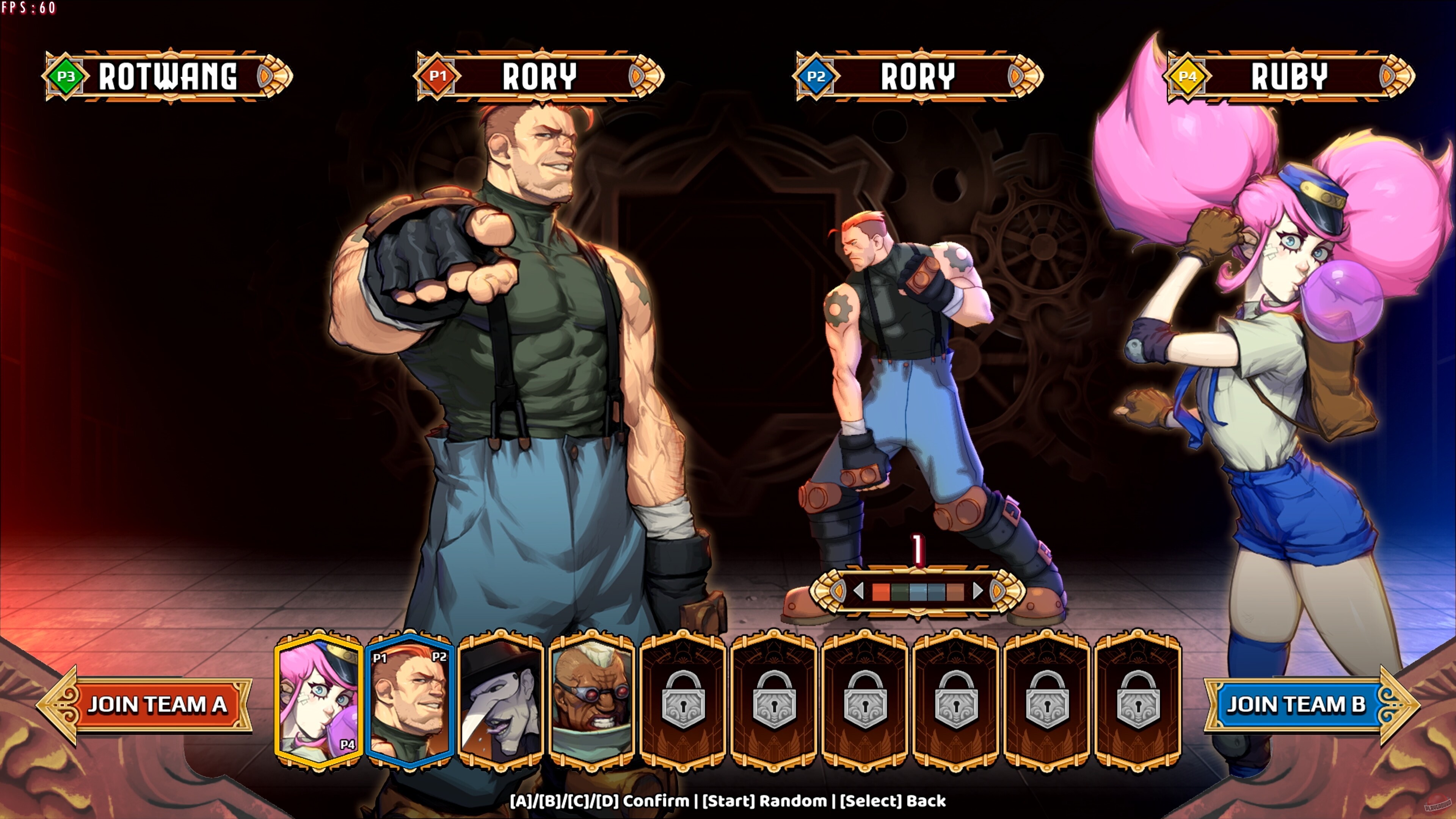Click the FPS counter in the top-left corner

(x=28, y=8)
